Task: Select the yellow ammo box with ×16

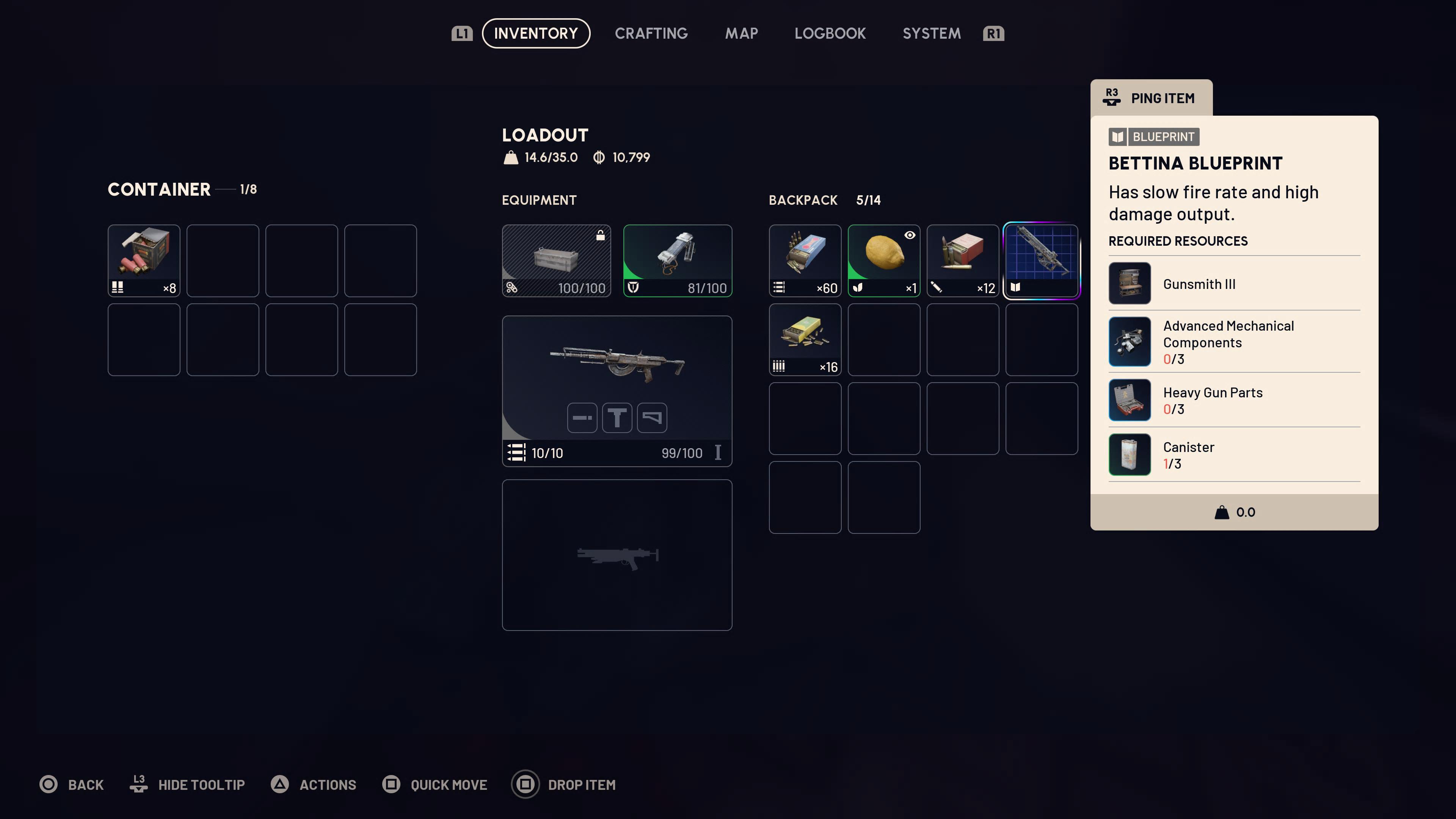Action: click(x=805, y=339)
